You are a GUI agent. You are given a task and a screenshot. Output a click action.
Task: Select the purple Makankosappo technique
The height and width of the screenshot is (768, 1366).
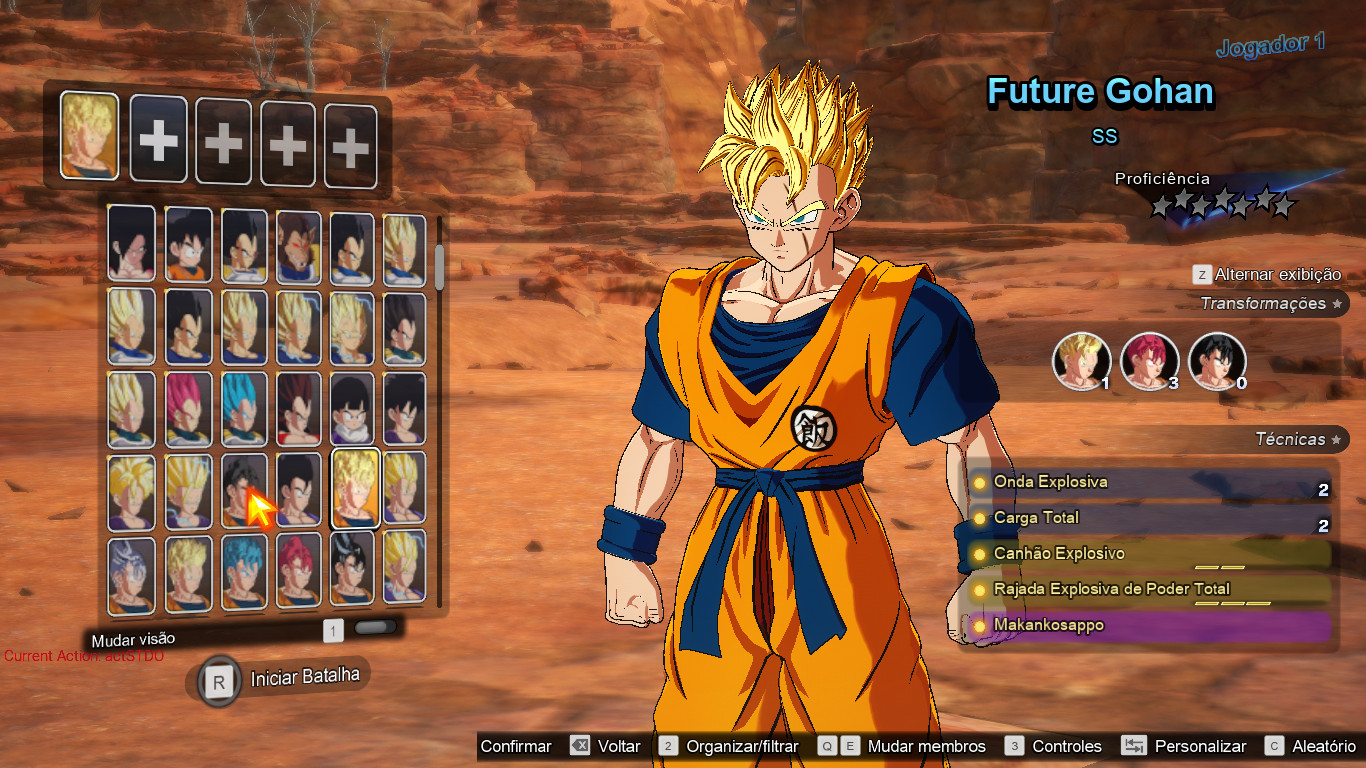coord(1150,626)
